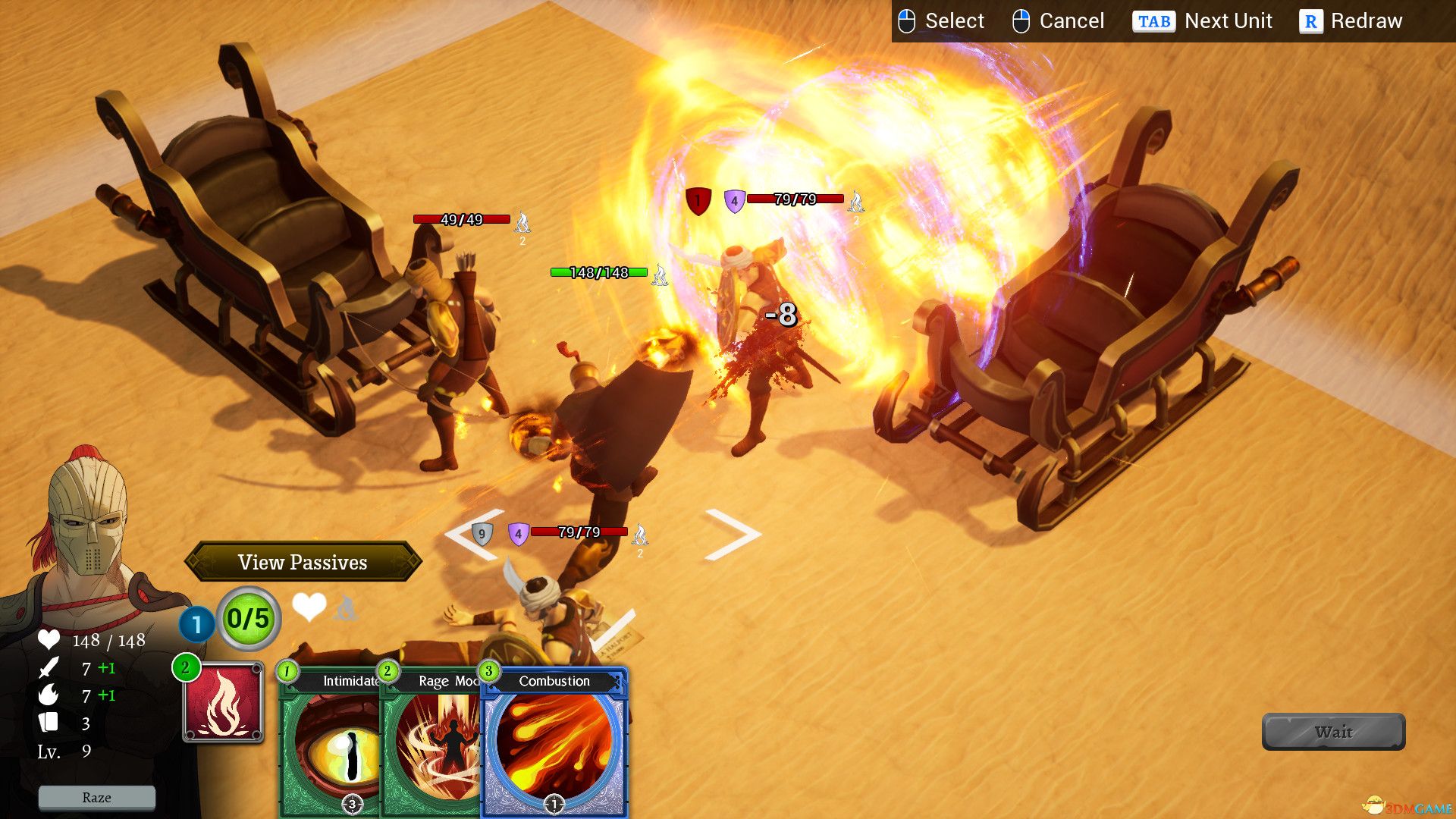Click Cancel in the top command bar
This screenshot has width=1456, height=819.
pyautogui.click(x=1072, y=20)
